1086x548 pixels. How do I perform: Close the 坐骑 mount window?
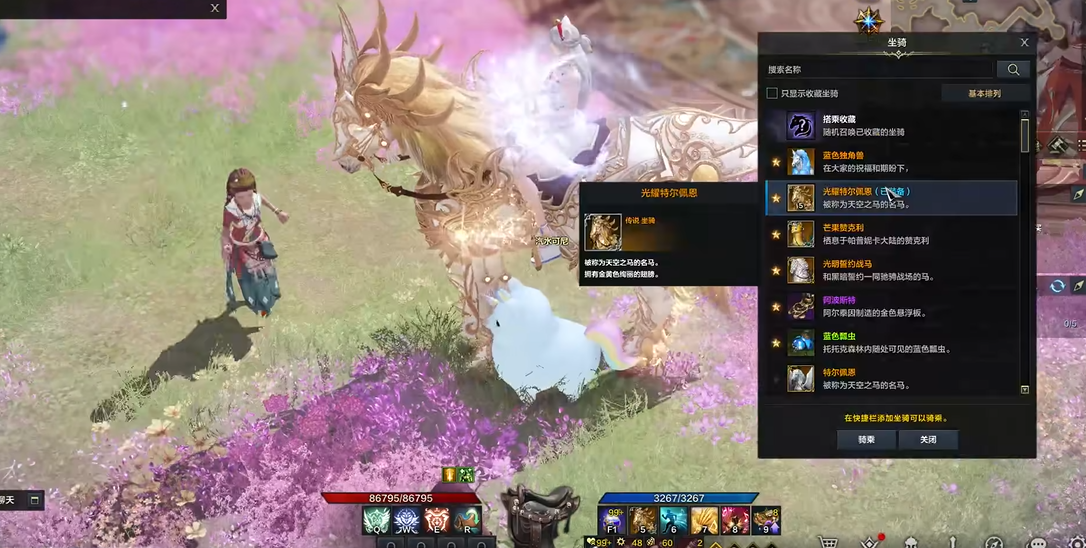(1024, 43)
